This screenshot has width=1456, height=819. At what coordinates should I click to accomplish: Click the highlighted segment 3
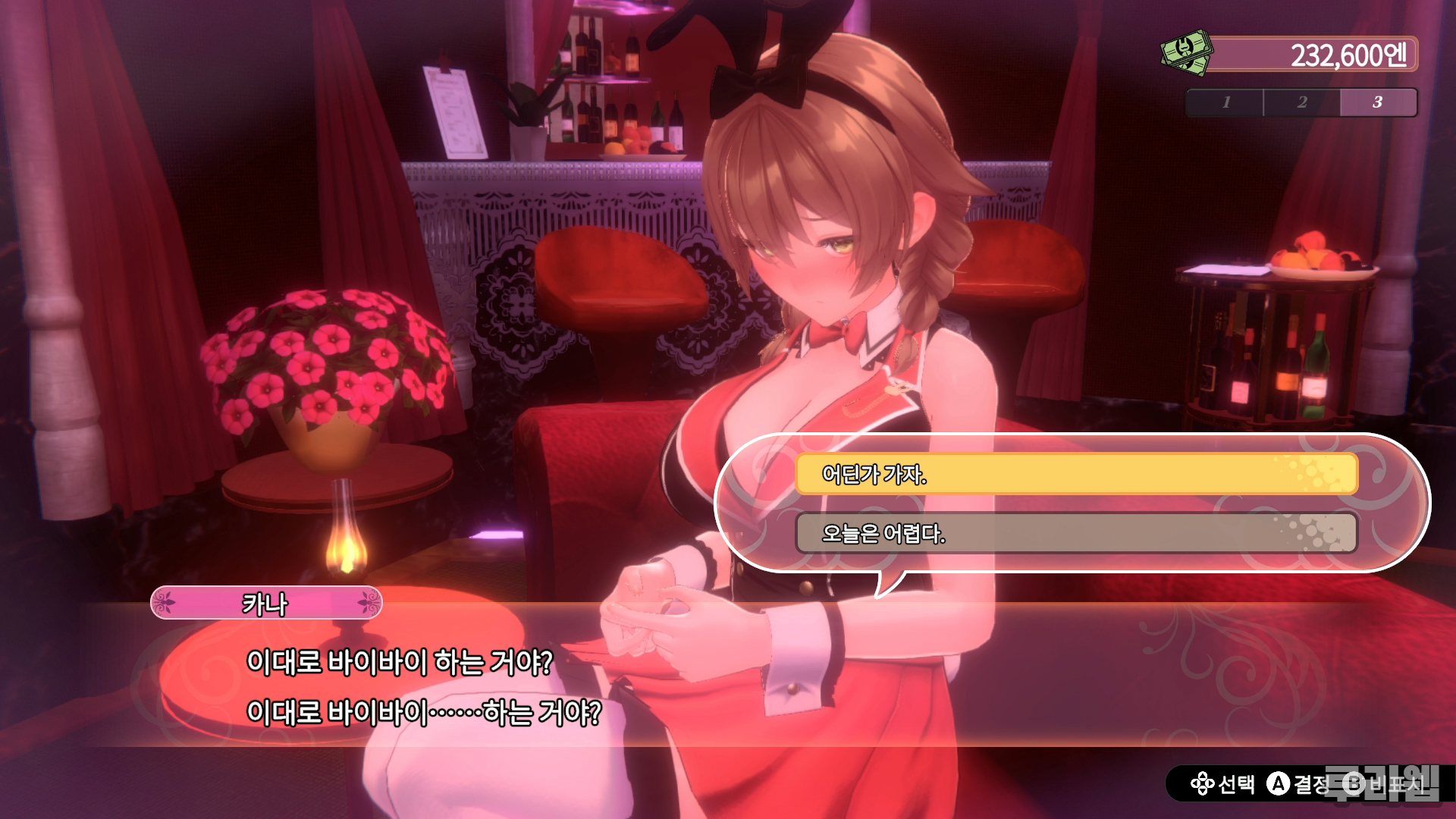tap(1377, 102)
